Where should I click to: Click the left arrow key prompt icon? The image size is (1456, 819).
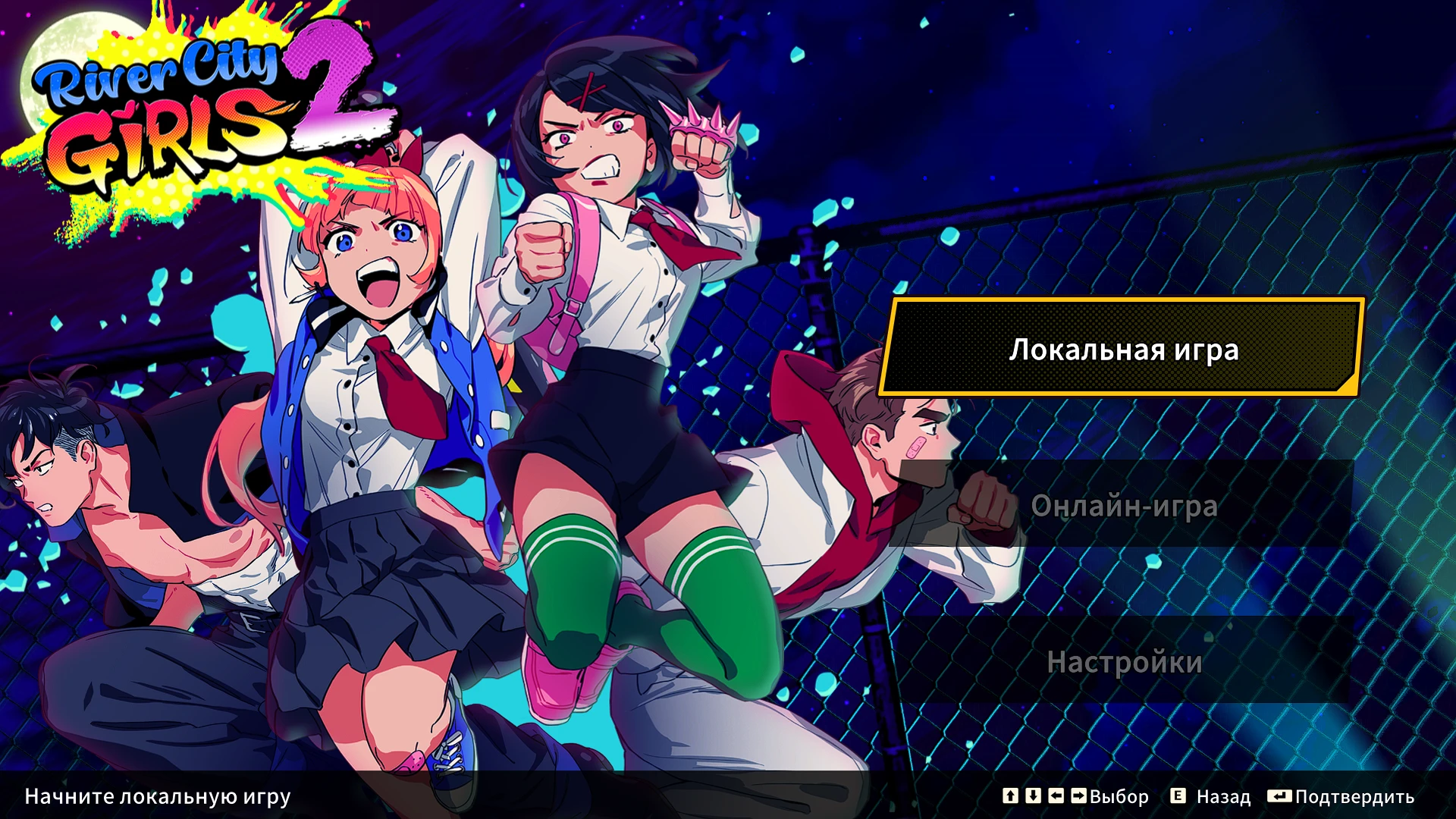pyautogui.click(x=1056, y=797)
